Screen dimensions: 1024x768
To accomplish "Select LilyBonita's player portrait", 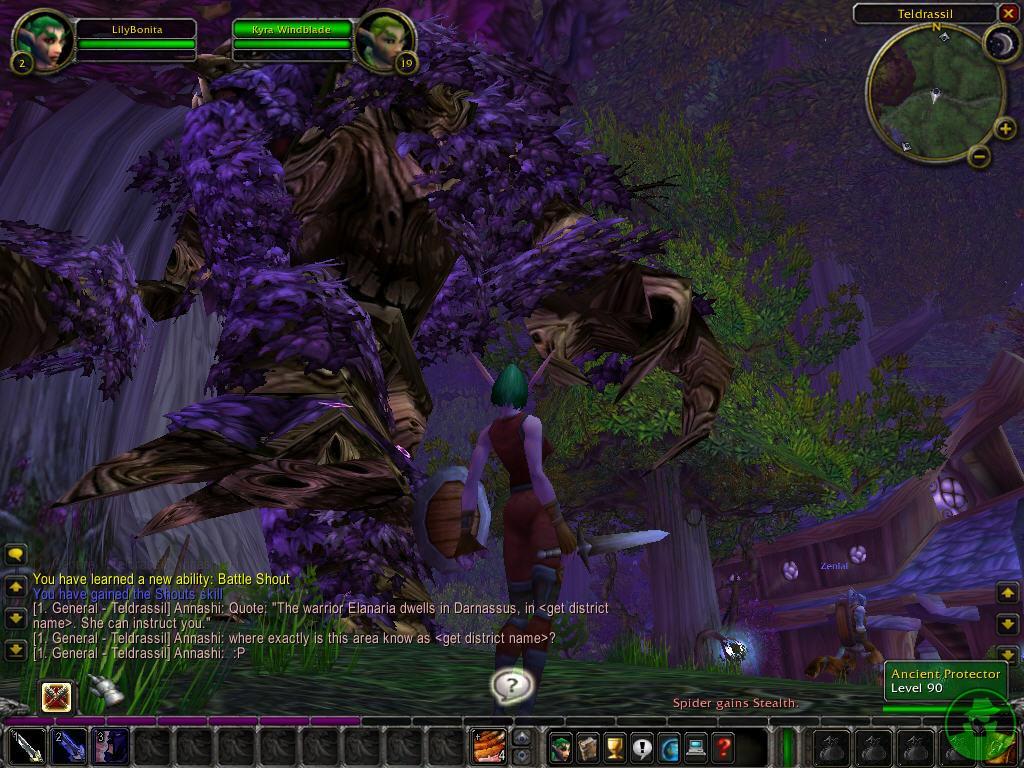I will click(x=43, y=41).
